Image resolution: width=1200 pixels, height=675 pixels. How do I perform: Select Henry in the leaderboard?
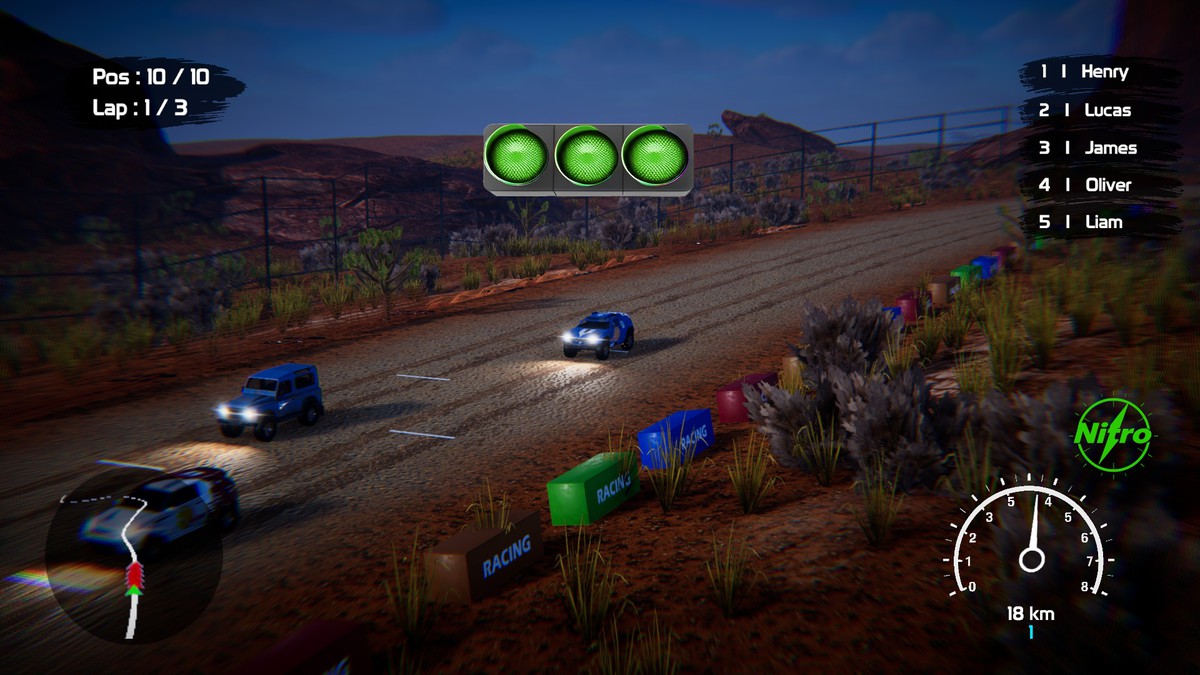(x=1095, y=72)
